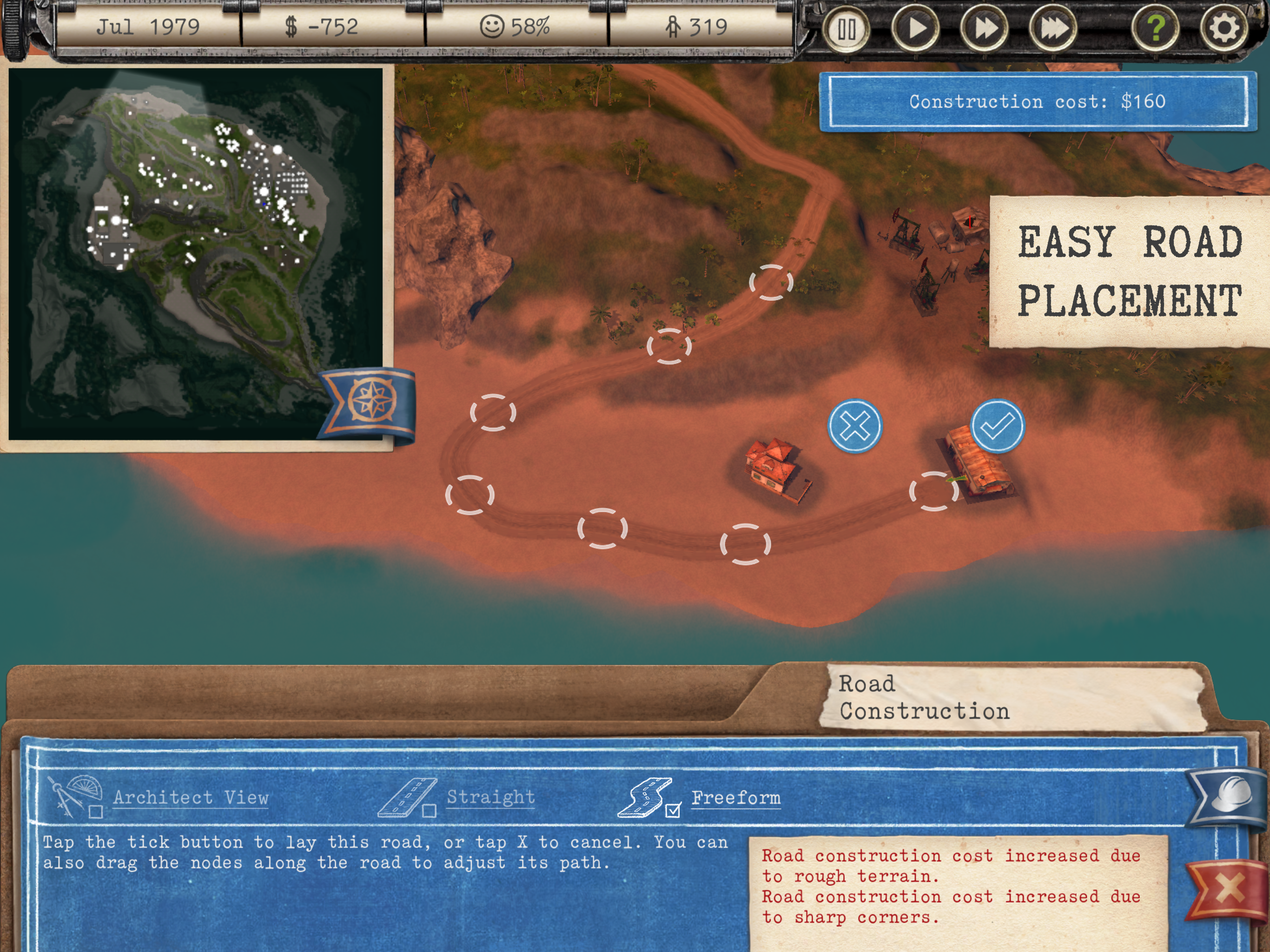Select the Straight road mode
The height and width of the screenshot is (952, 1270).
coord(429,810)
